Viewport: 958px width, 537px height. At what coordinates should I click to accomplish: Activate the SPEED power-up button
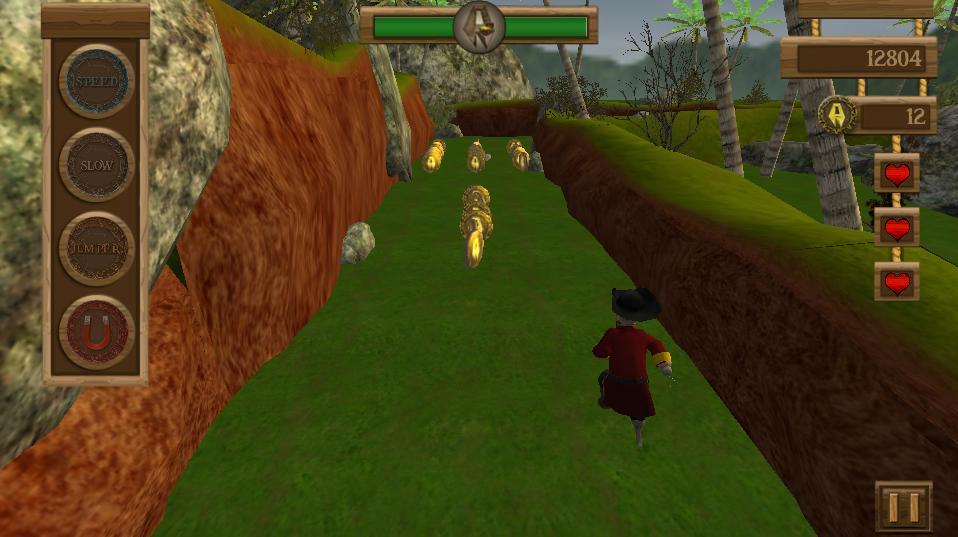96,81
